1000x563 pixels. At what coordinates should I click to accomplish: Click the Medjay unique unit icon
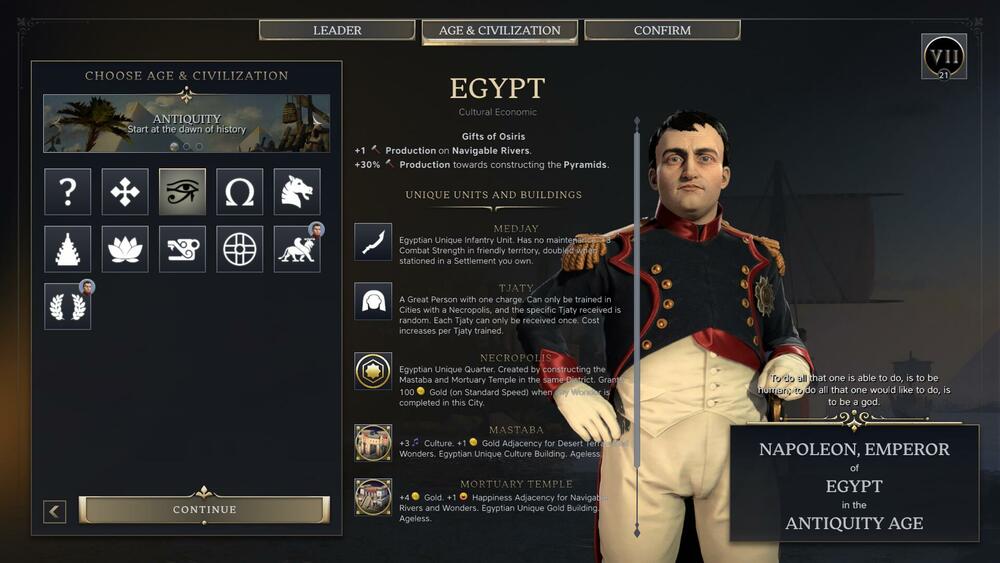373,242
